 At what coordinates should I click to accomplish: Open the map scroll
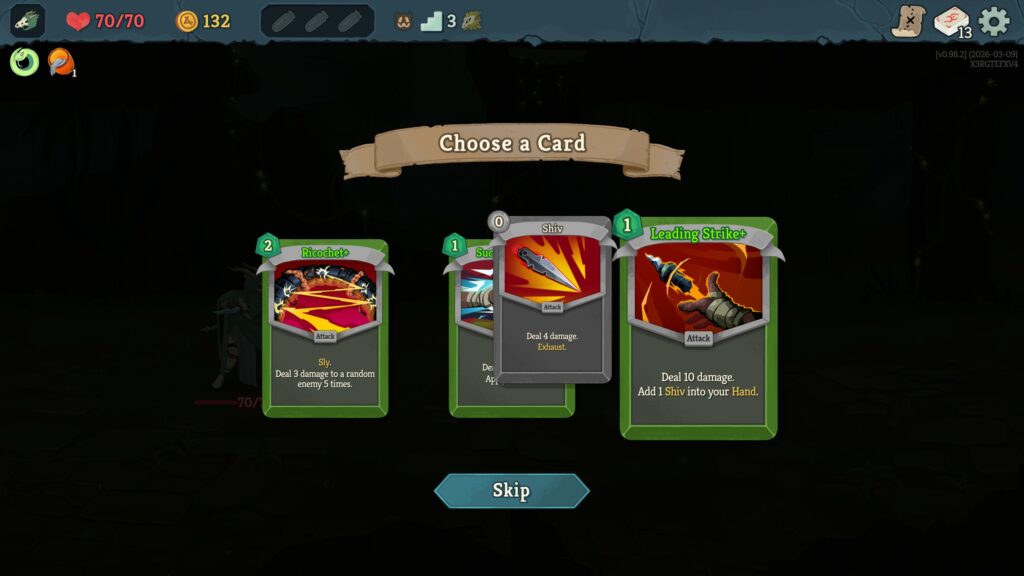(x=908, y=21)
